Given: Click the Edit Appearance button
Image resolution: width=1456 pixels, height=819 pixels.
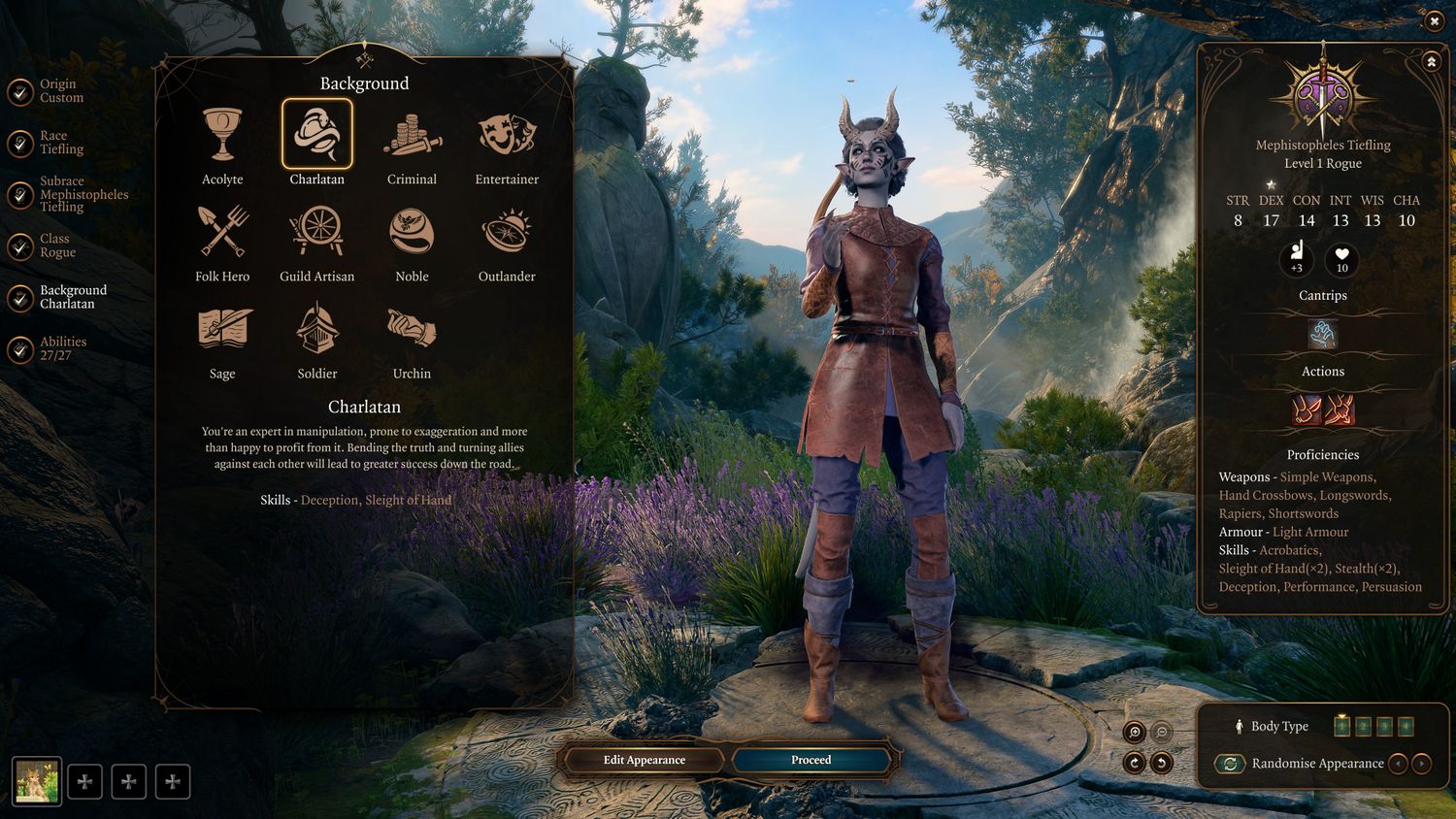Looking at the screenshot, I should tap(645, 760).
